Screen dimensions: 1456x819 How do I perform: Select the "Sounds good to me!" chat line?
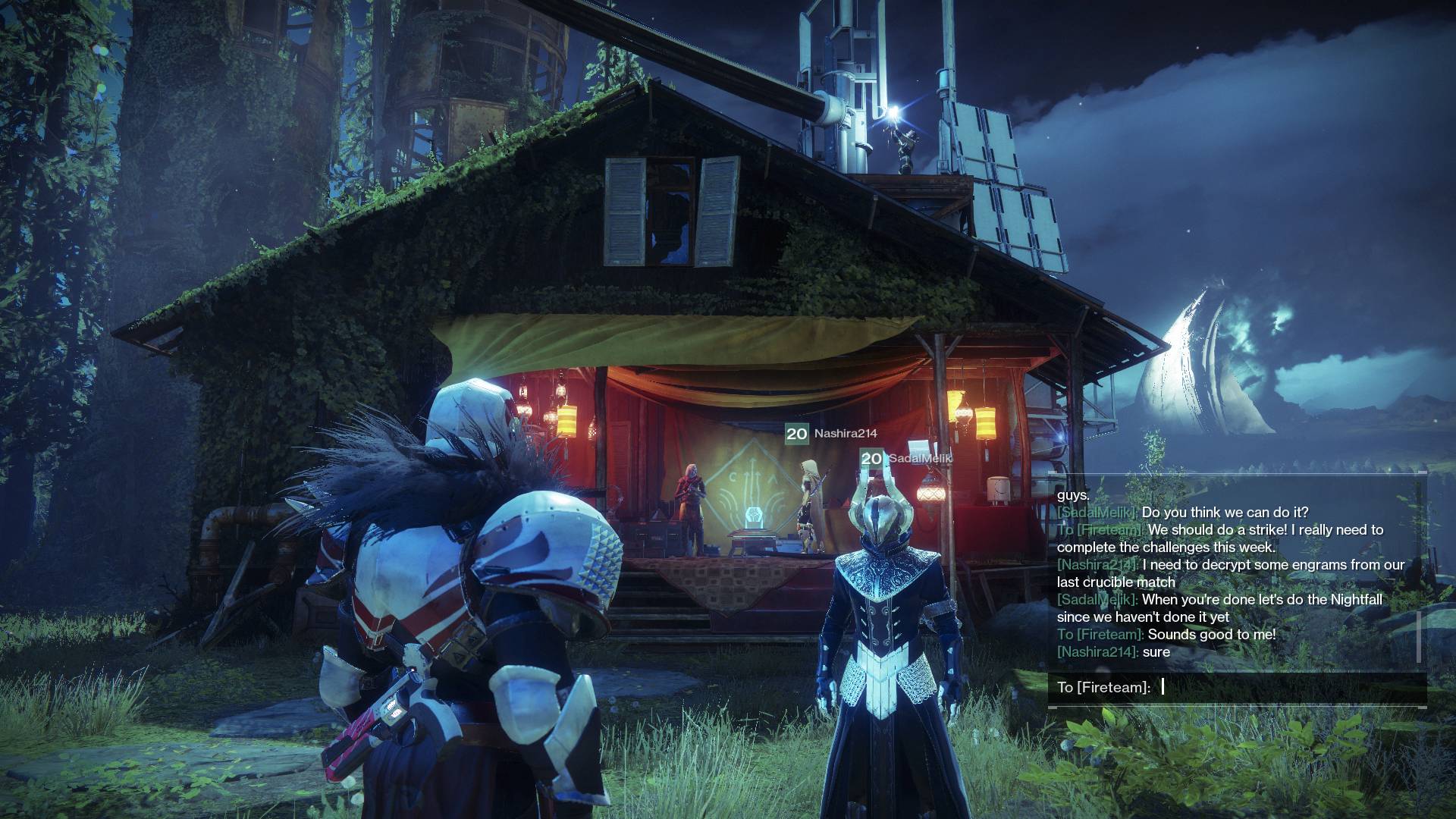click(1166, 635)
